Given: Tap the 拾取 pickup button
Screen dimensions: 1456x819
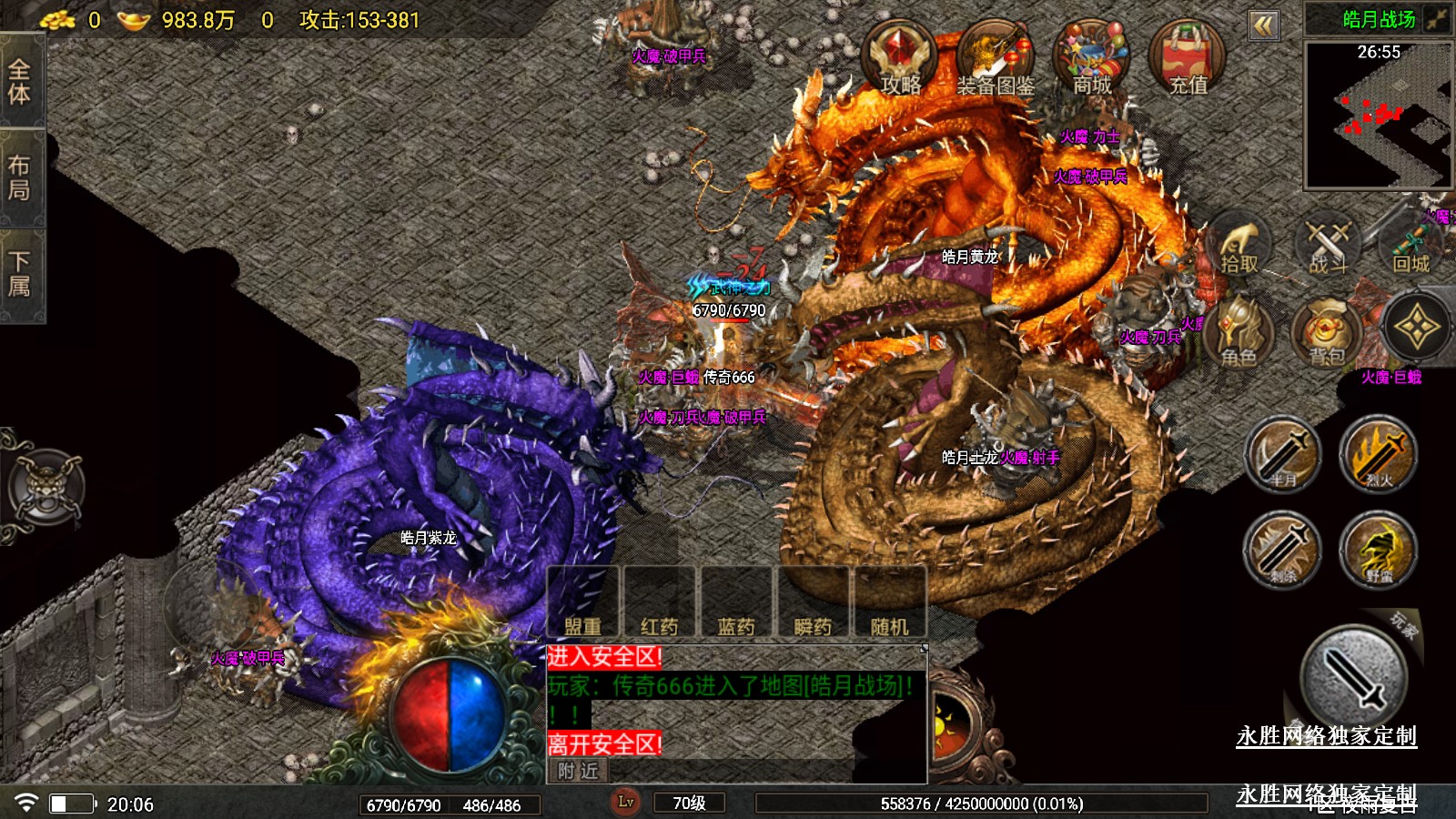Looking at the screenshot, I should [1239, 248].
